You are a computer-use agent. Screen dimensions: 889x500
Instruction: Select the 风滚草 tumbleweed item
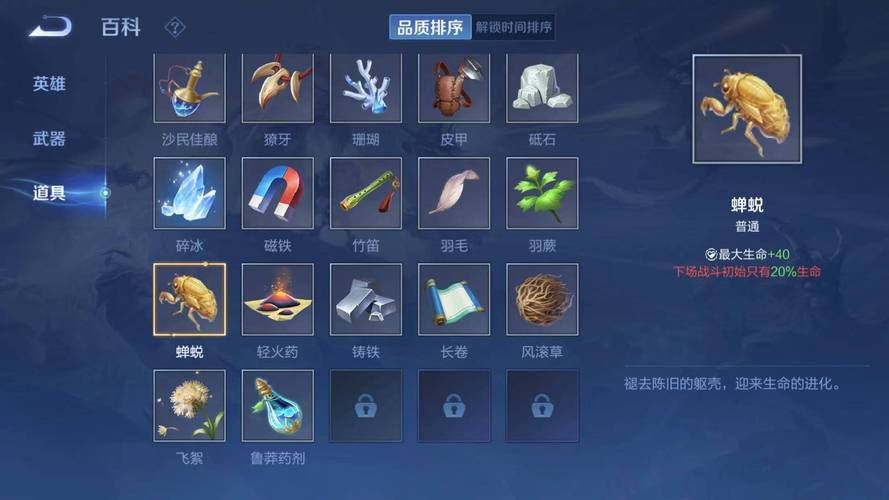[542, 299]
